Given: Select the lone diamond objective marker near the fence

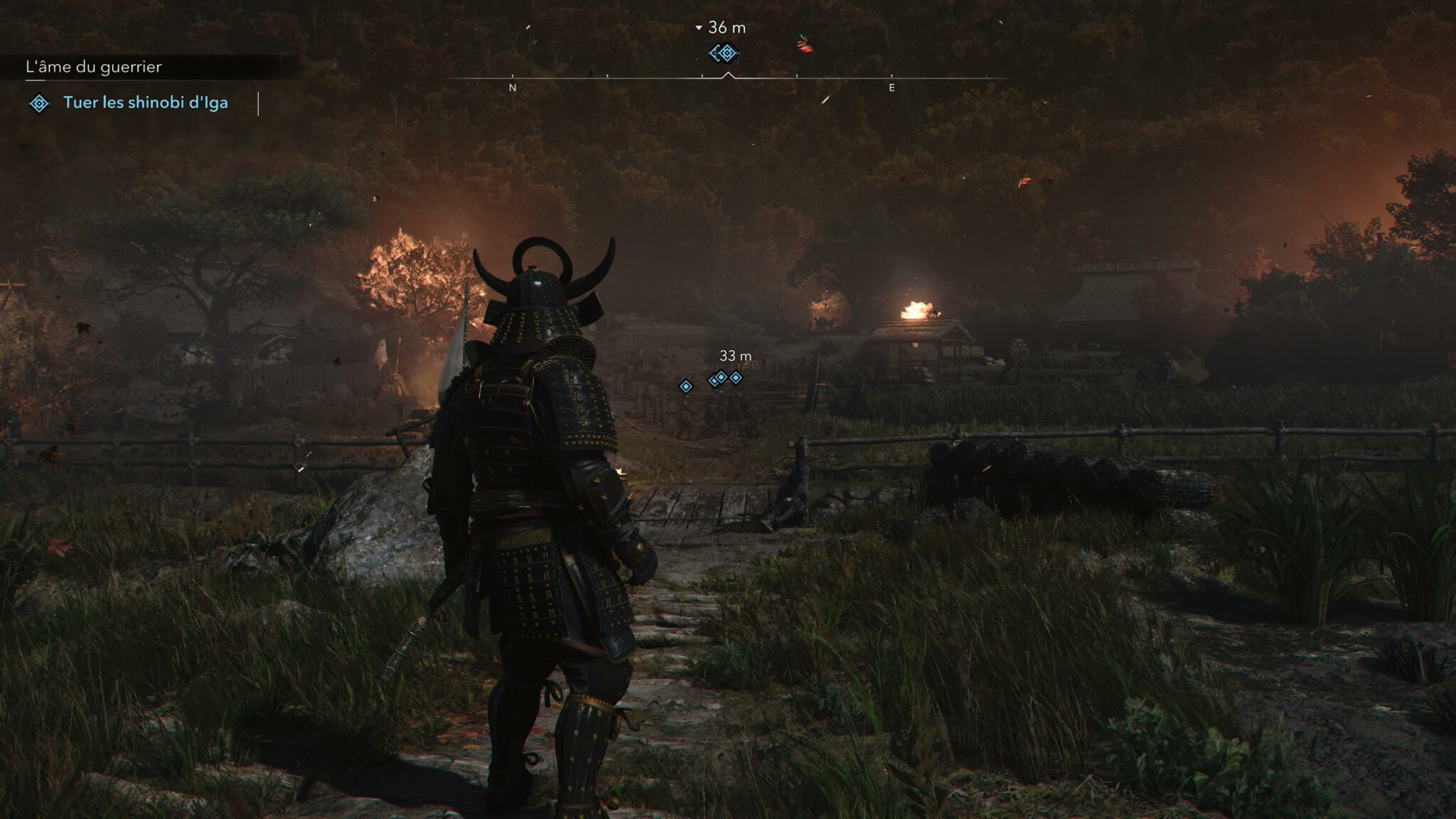Looking at the screenshot, I should tap(685, 386).
